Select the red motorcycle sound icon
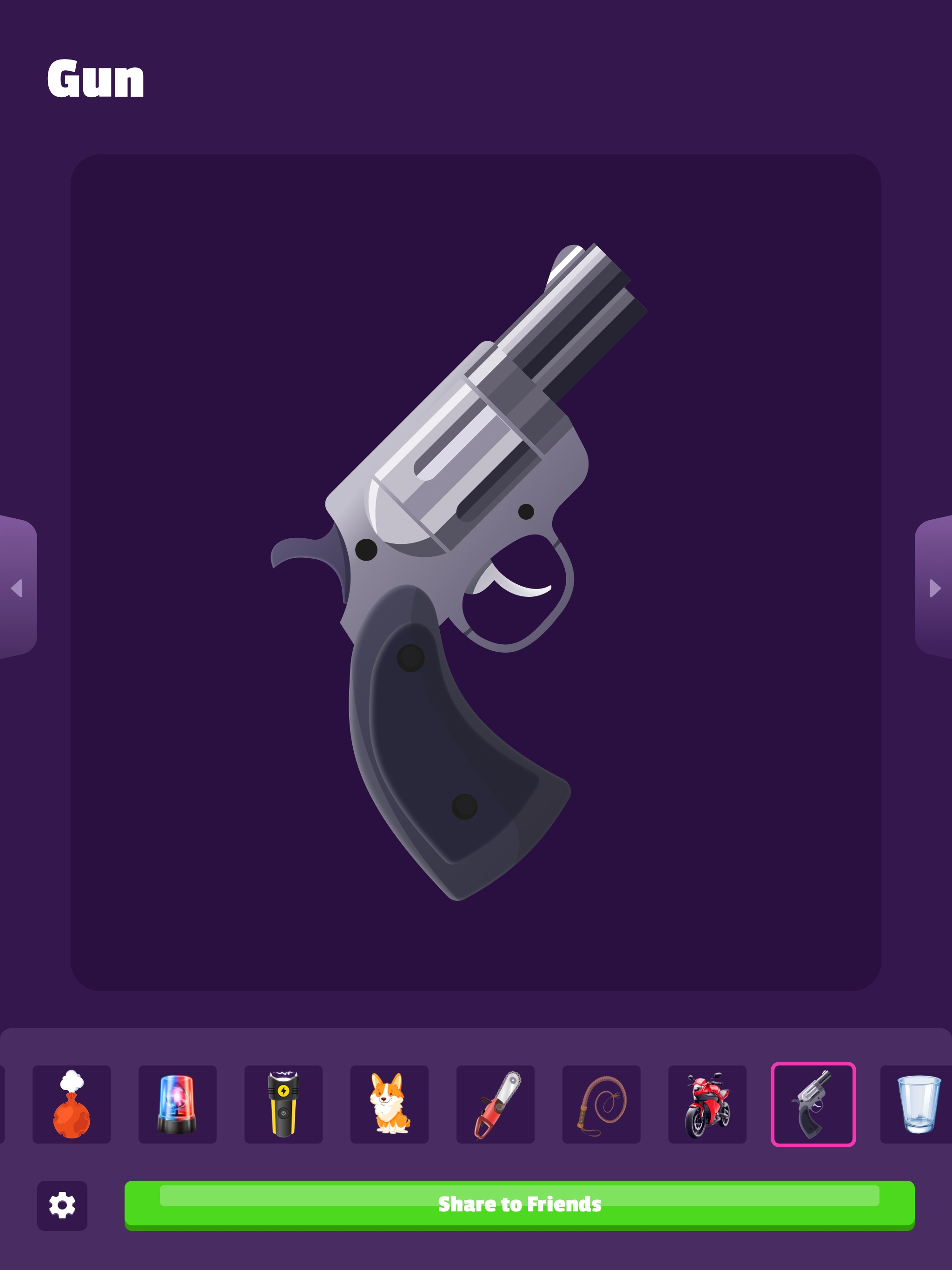 tap(707, 1105)
